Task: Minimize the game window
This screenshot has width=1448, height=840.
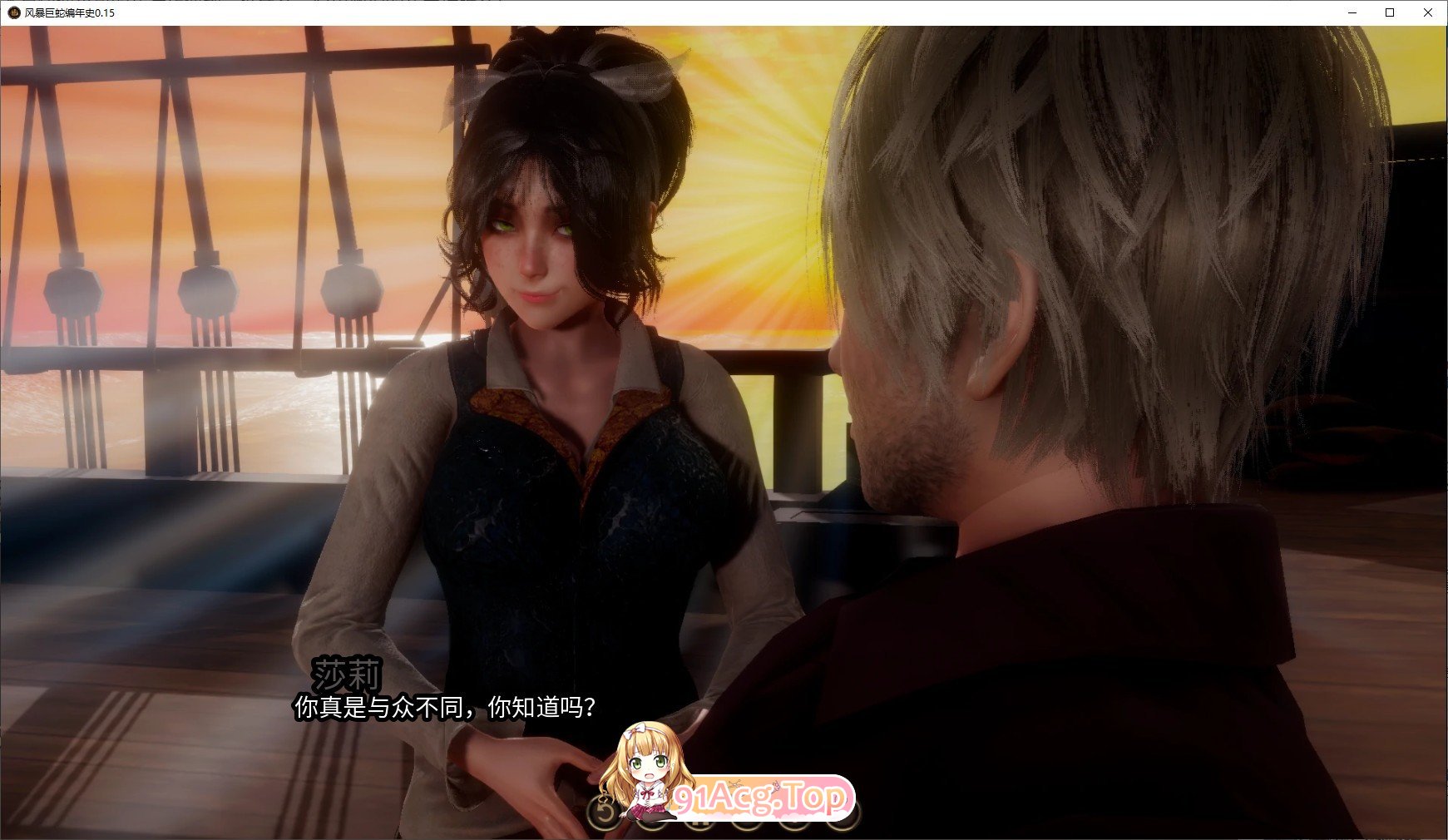Action: [1352, 12]
